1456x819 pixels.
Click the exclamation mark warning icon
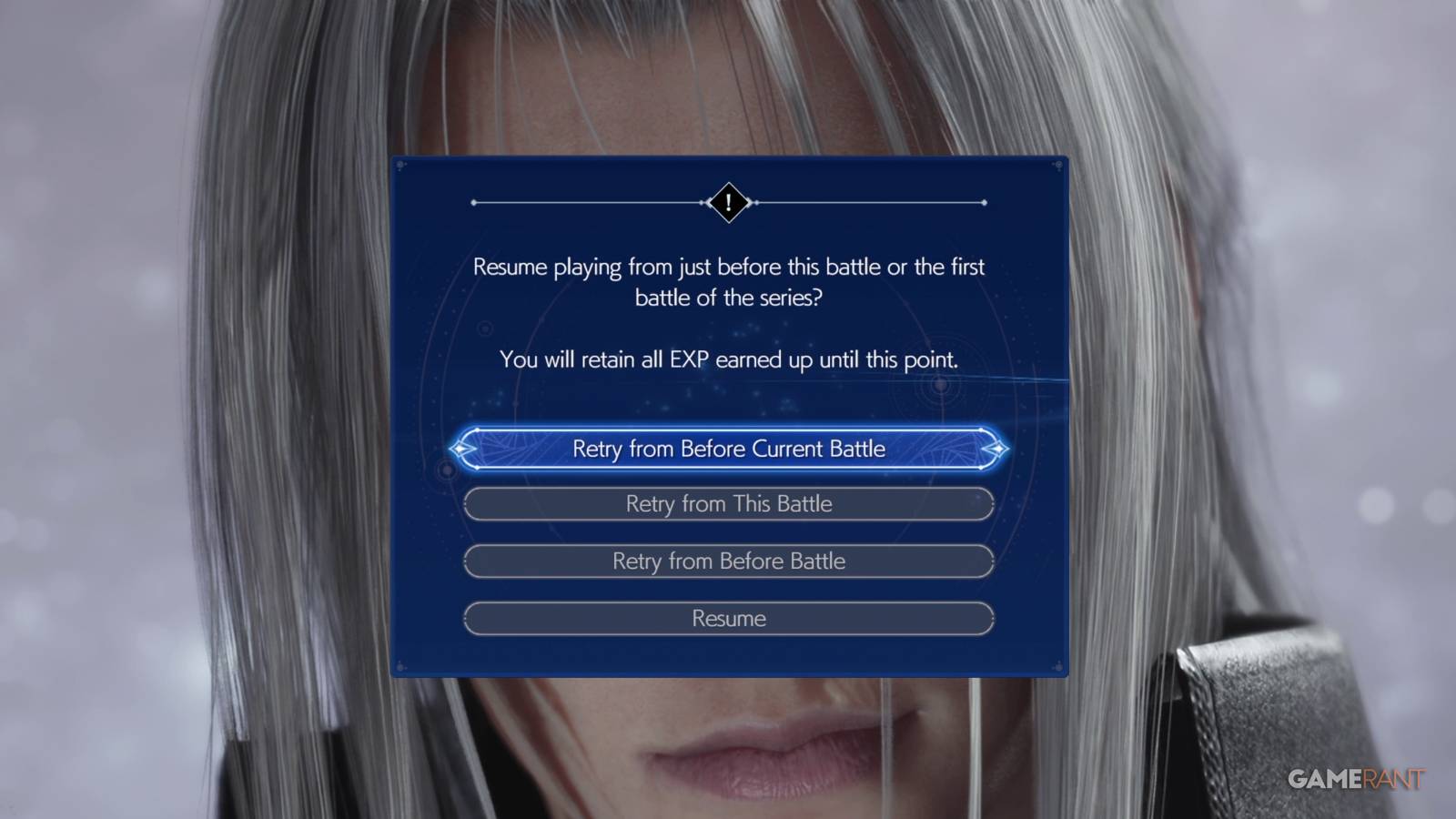tap(727, 202)
